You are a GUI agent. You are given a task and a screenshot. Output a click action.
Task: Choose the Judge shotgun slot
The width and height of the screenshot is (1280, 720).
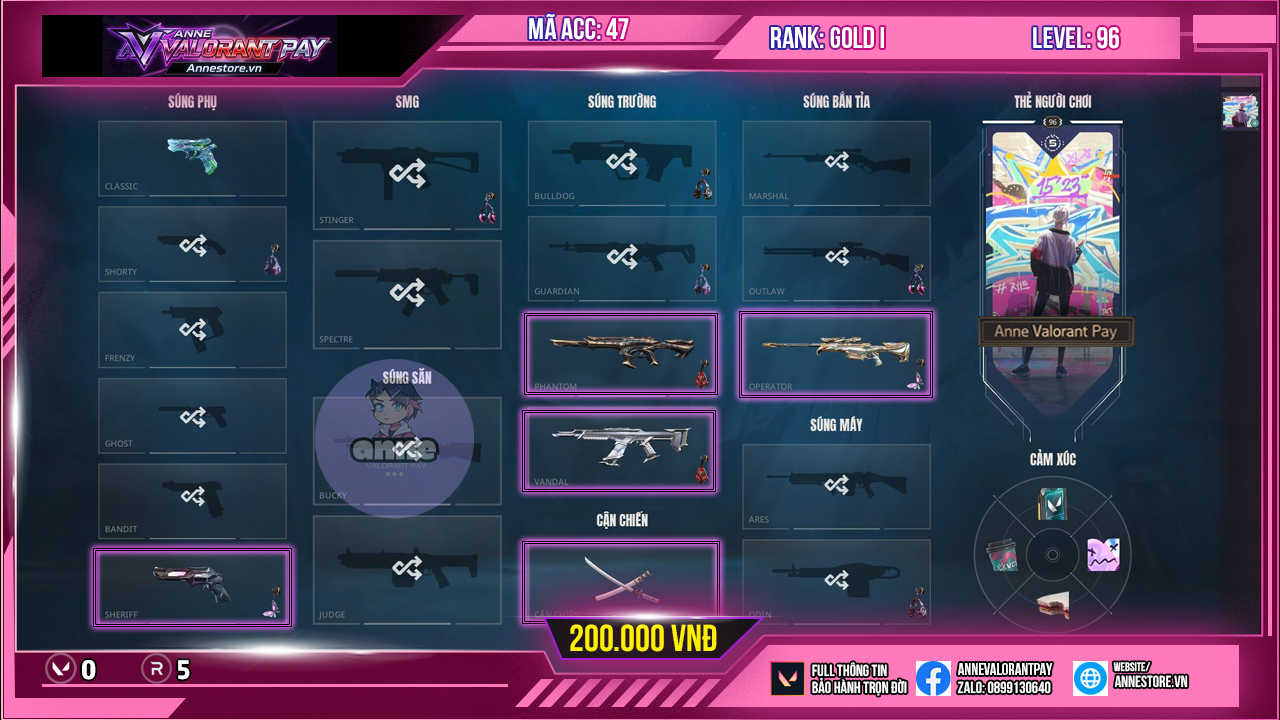407,569
